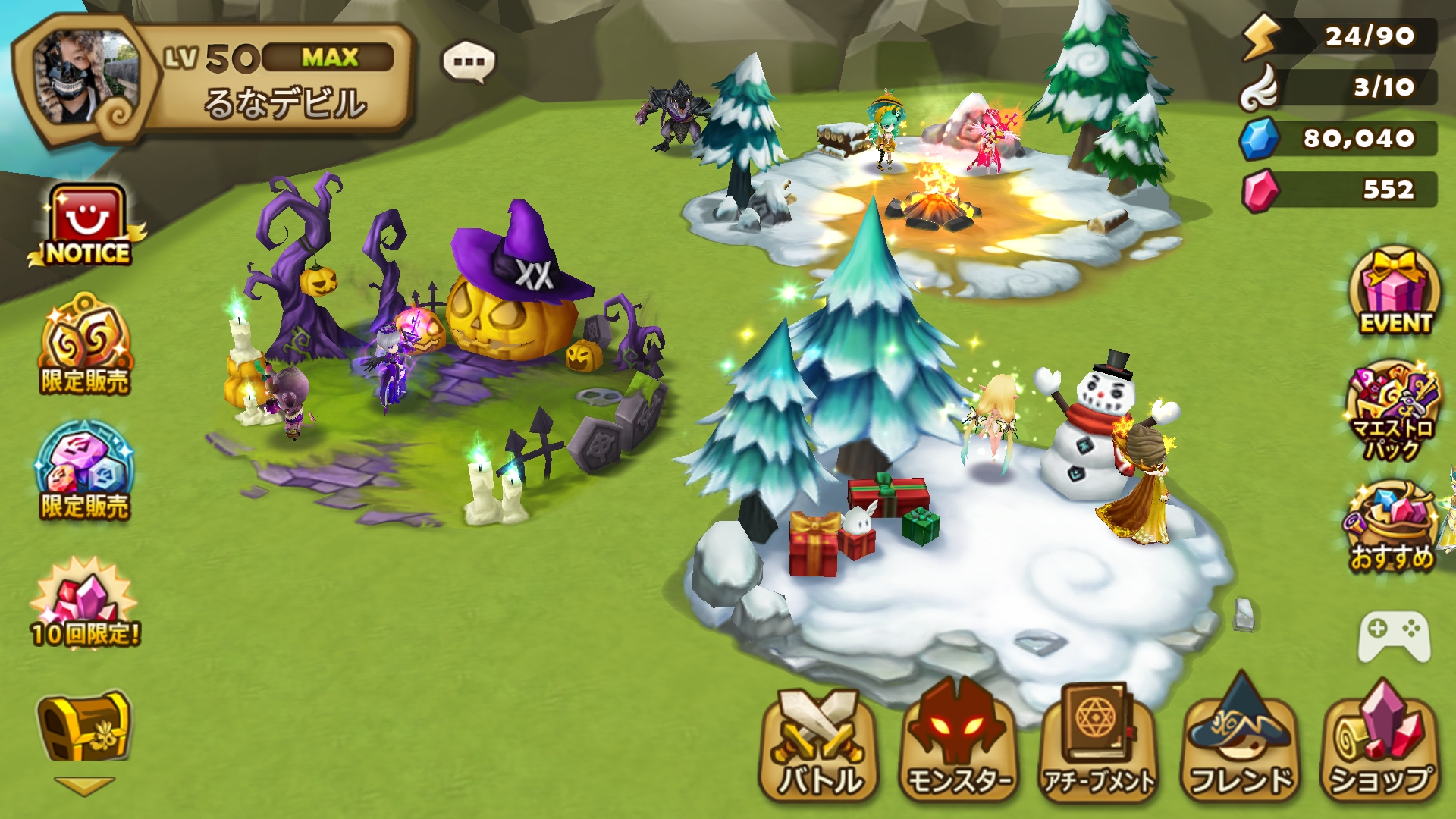The width and height of the screenshot is (1456, 819).
Task: Open the マエストロパック offer
Action: pos(1392,411)
